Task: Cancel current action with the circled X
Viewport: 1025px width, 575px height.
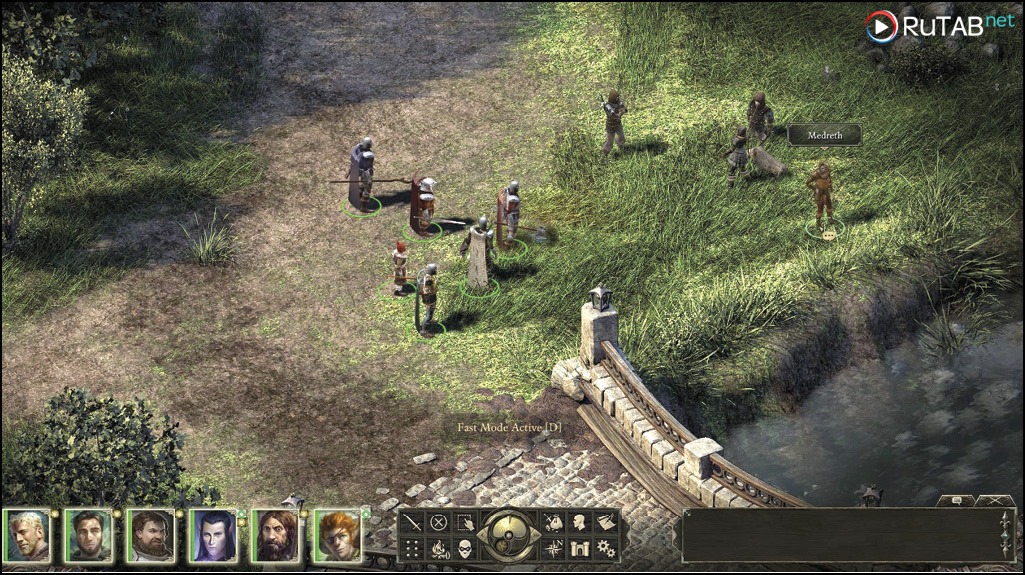Action: (438, 522)
